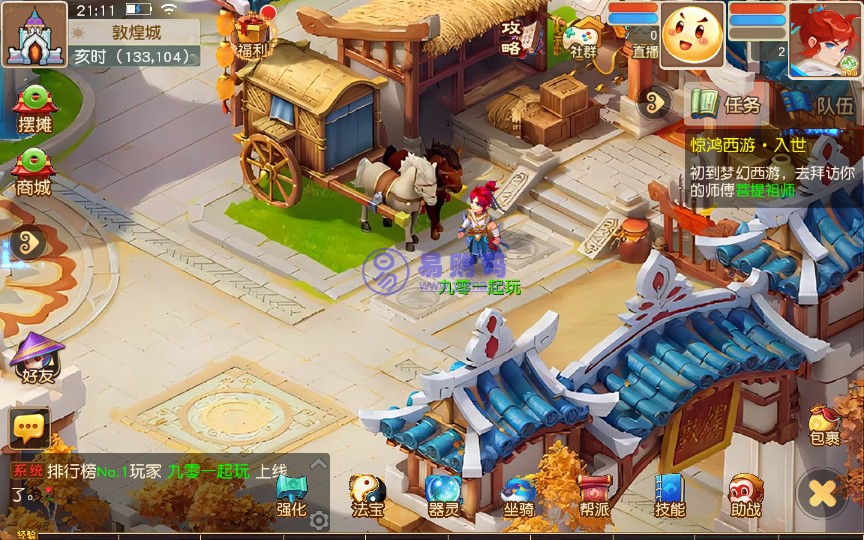Screen dimensions: 864x540
Task: Open the 帮派 guild menu
Action: (x=594, y=495)
